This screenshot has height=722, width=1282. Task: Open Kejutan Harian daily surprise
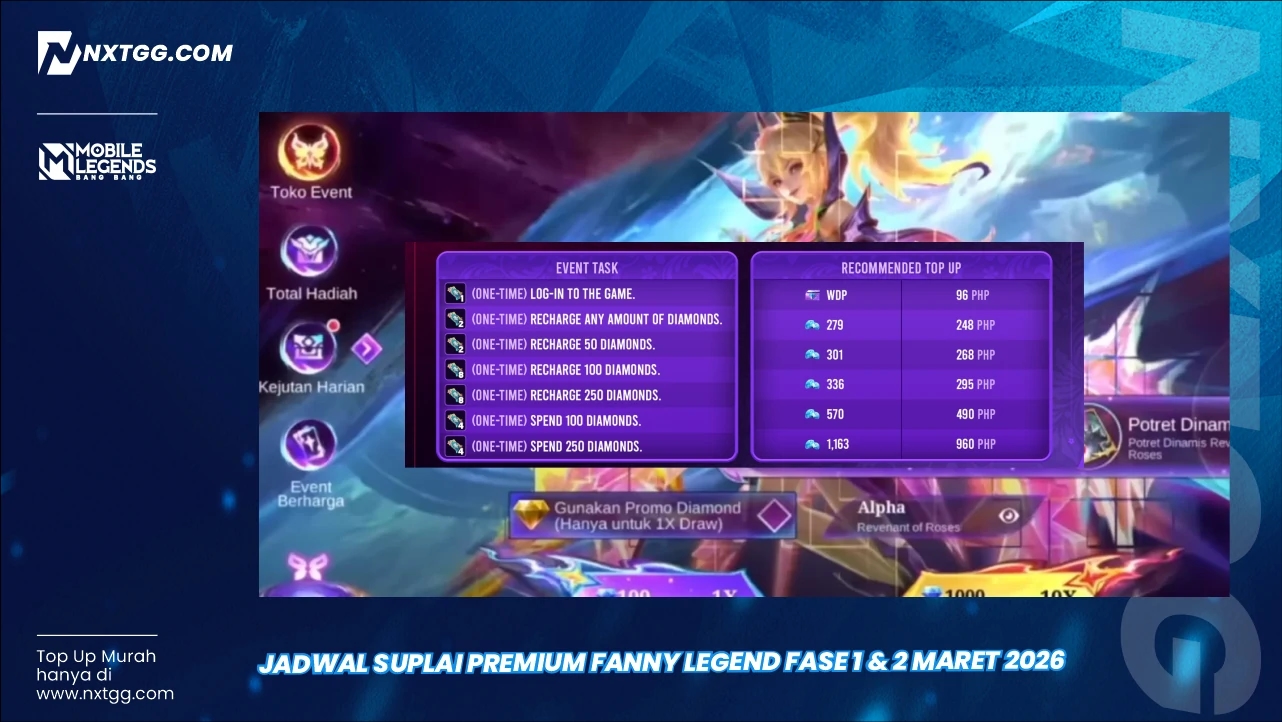click(310, 350)
